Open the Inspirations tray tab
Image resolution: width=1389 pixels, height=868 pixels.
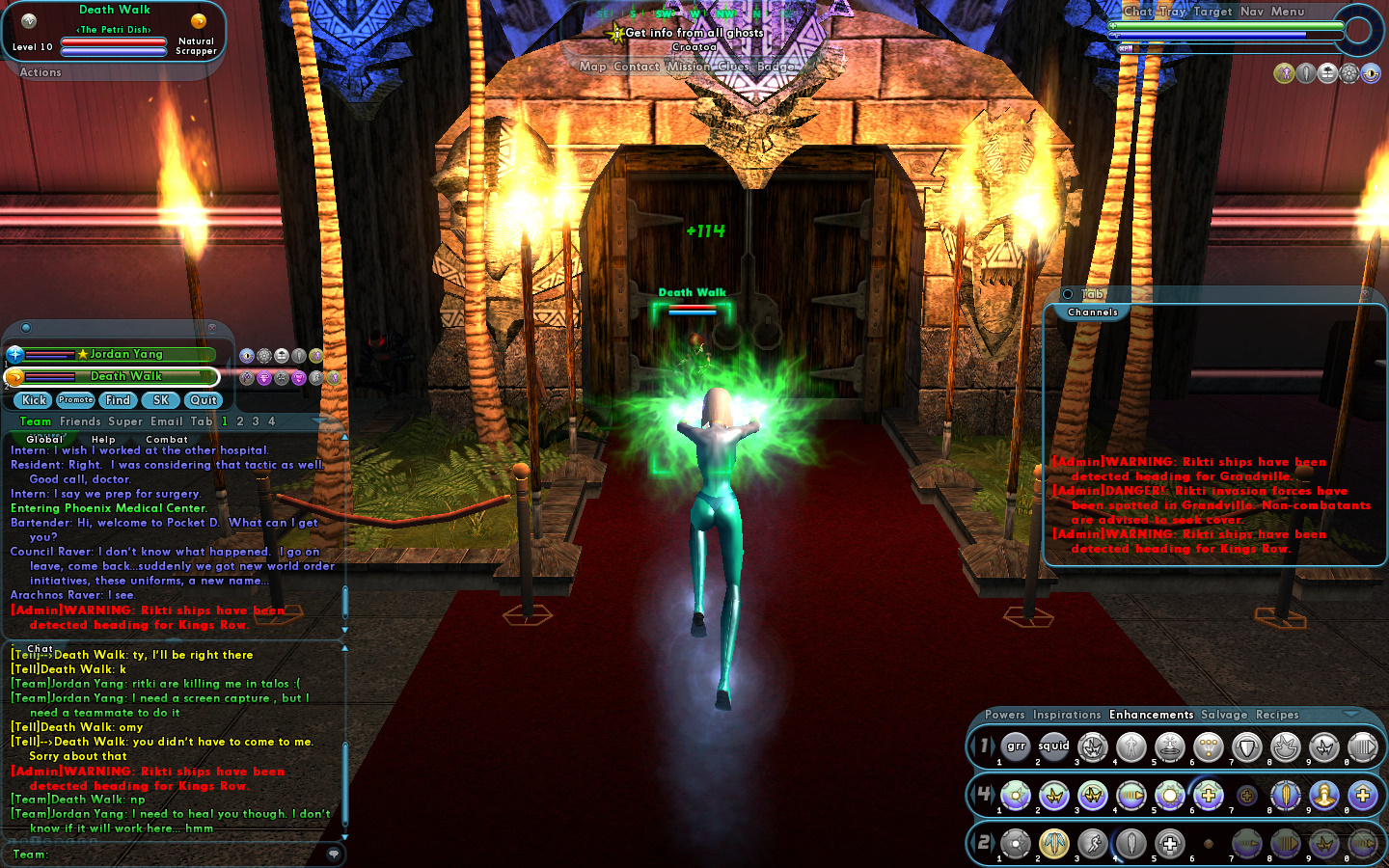(1067, 715)
